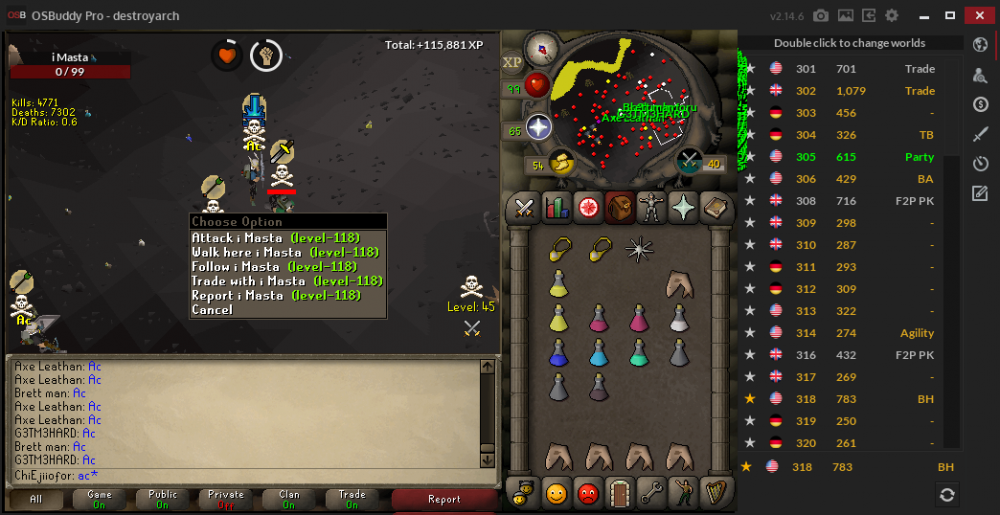
Task: Select Trade with i Masta
Action: tap(287, 281)
